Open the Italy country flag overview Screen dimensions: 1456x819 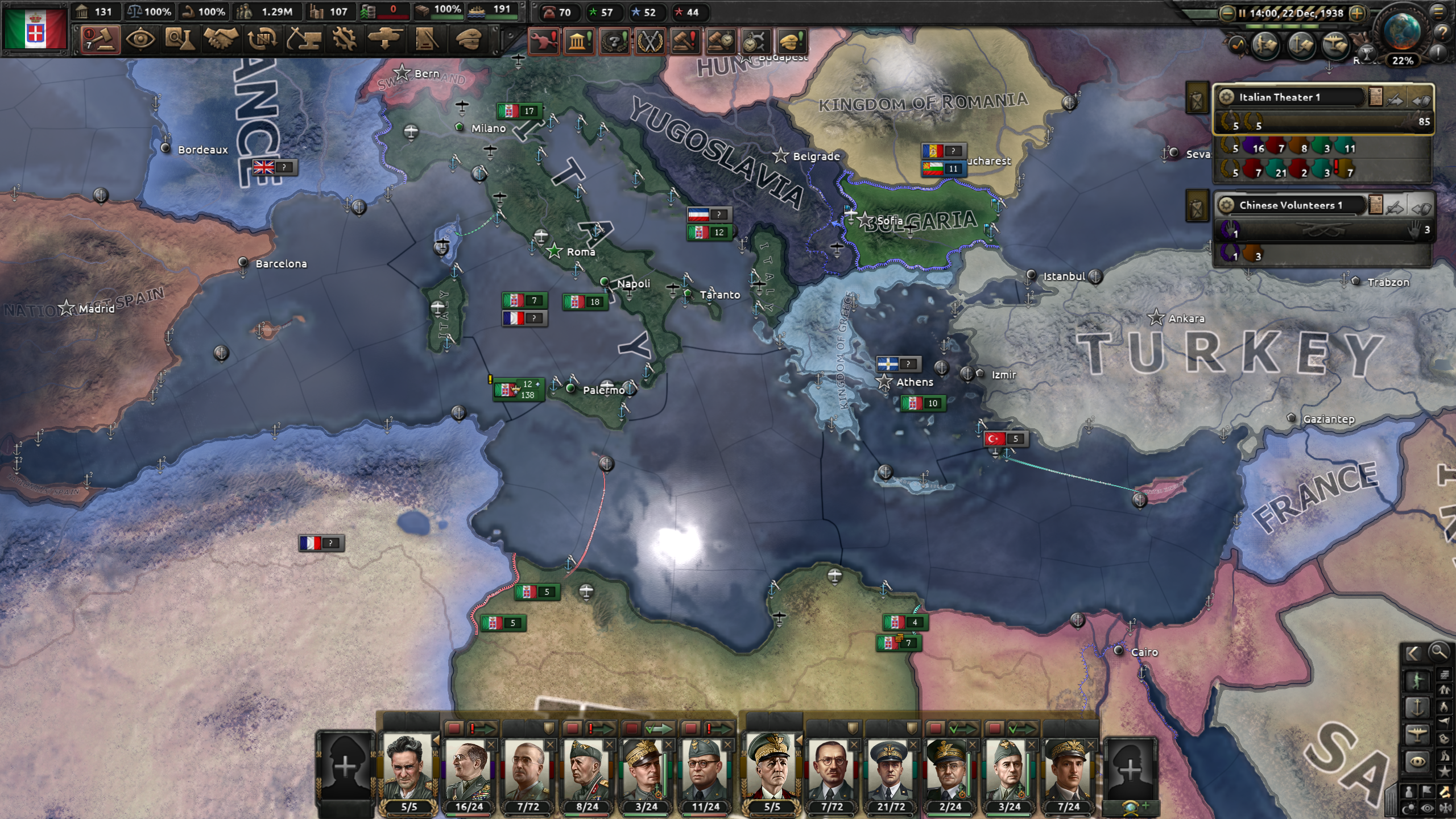tap(35, 28)
